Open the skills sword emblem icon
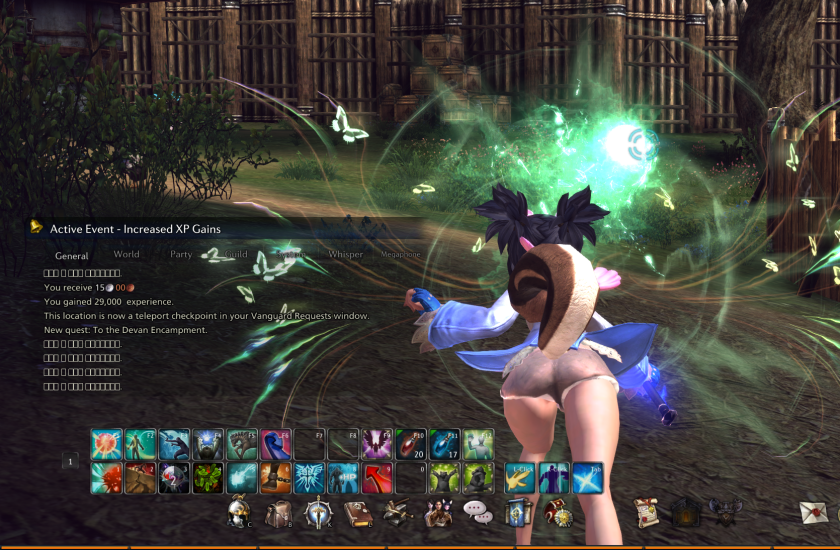 (317, 511)
